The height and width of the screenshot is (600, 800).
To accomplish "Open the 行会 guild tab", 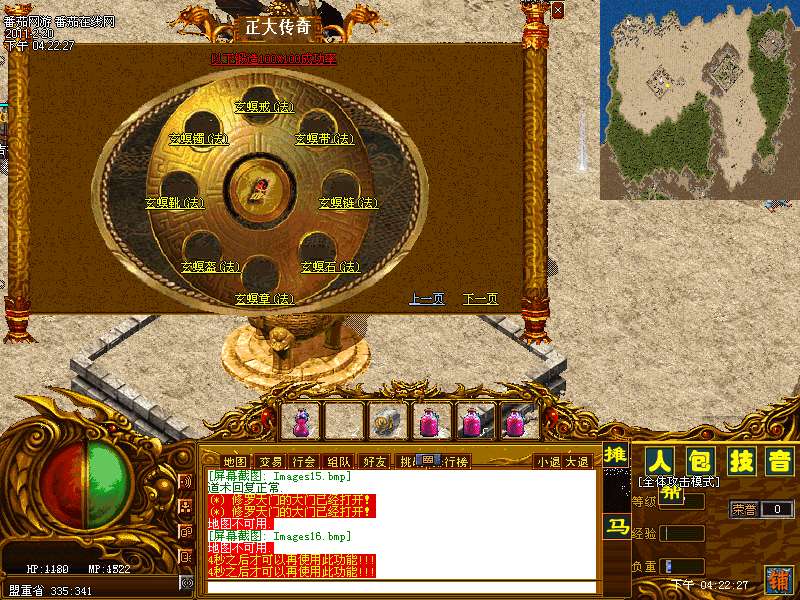I will point(304,462).
